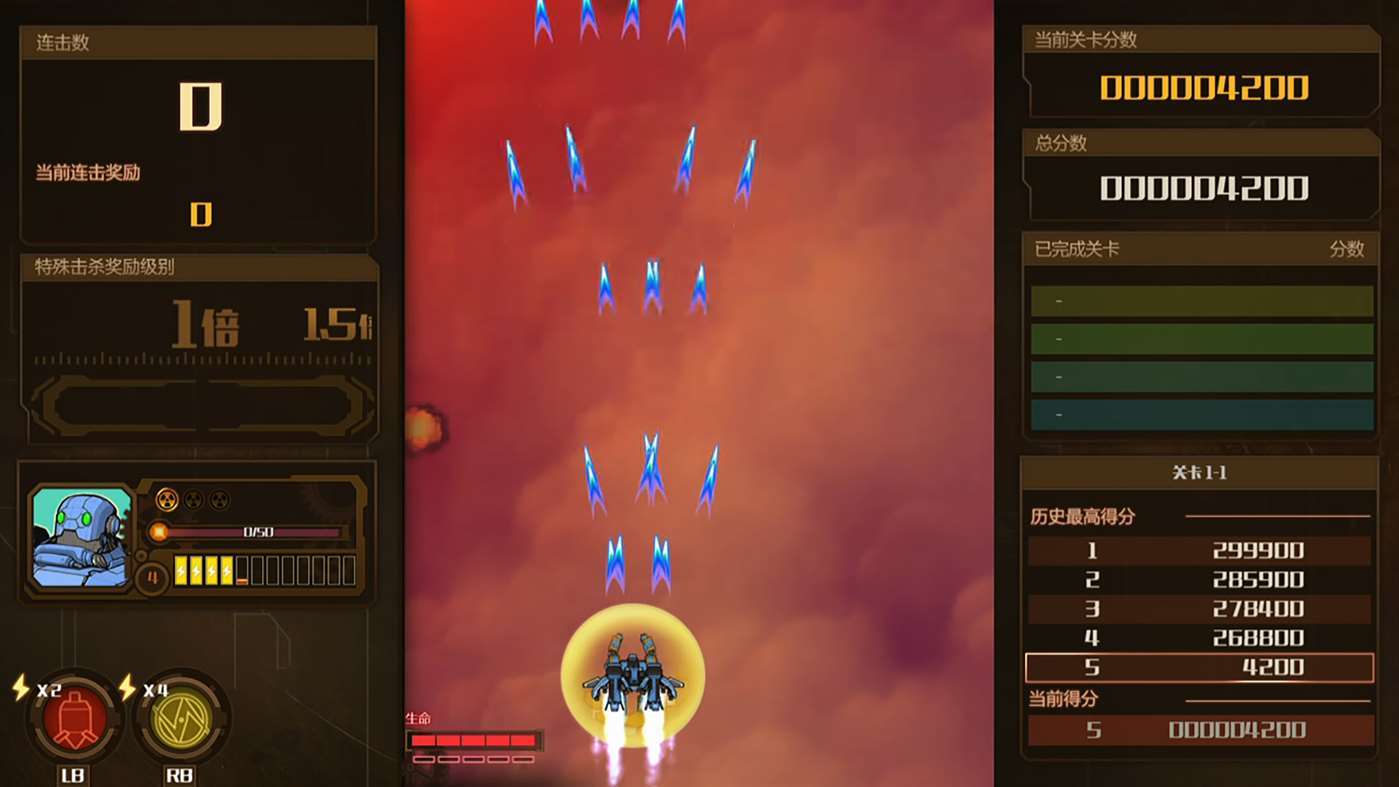Screen dimensions: 1399x787
Task: Collapse the 关卡1-1 stage info panel
Action: coord(1199,472)
